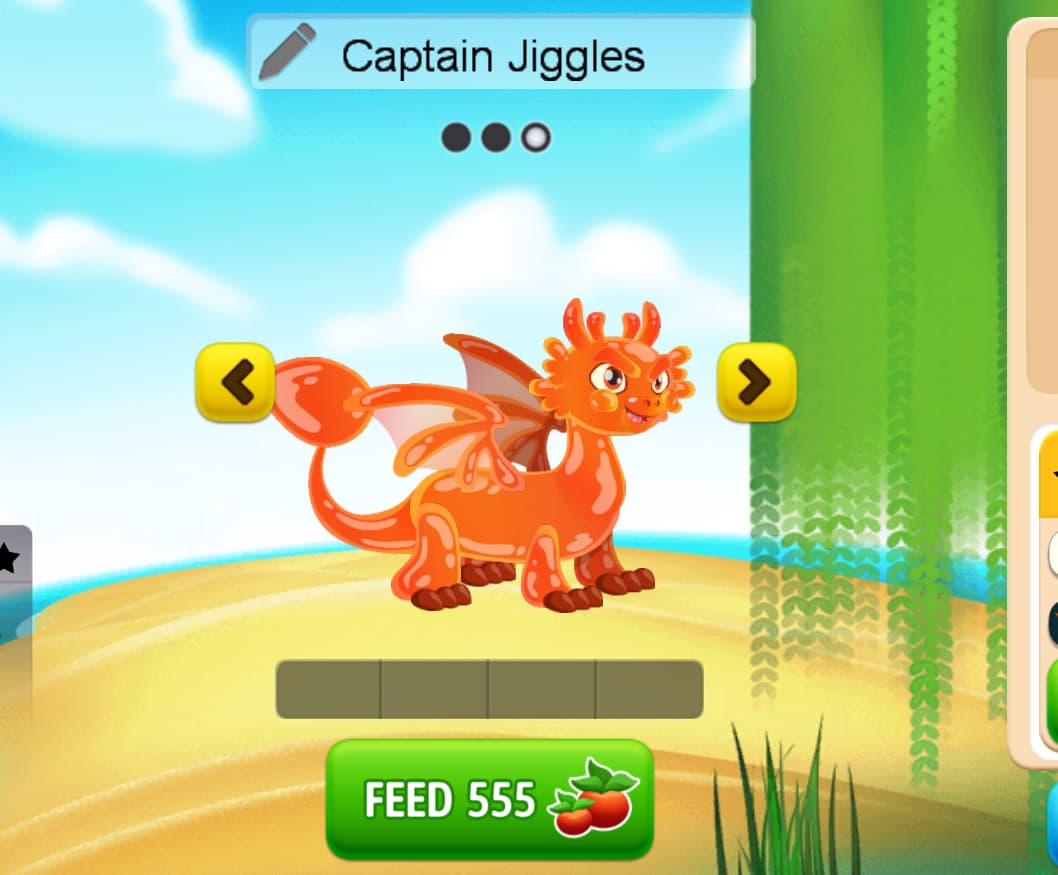Show the previous dragon with the left arrow
Image resolution: width=1058 pixels, height=875 pixels.
point(235,381)
